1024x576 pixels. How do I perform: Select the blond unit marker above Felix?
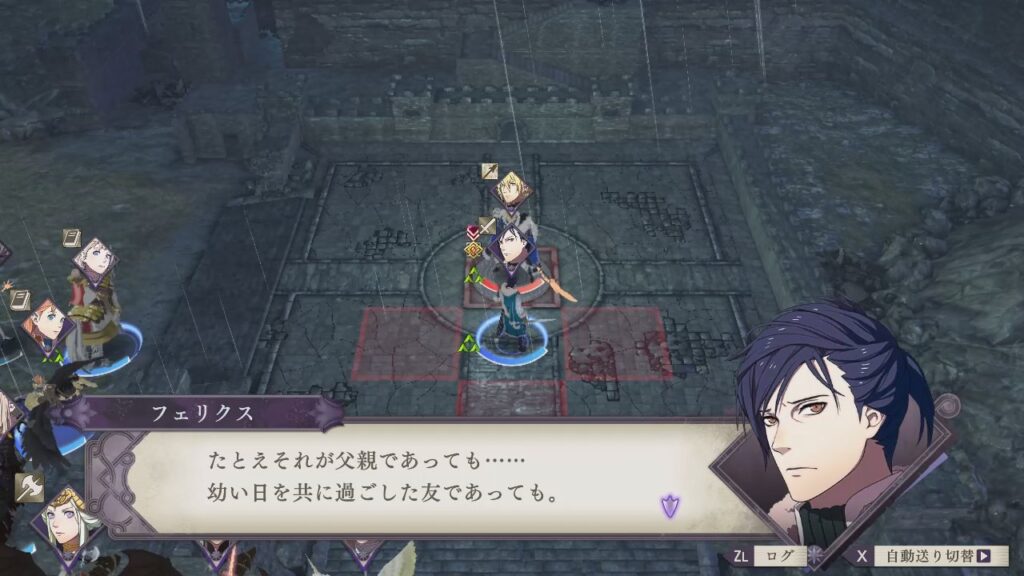510,187
